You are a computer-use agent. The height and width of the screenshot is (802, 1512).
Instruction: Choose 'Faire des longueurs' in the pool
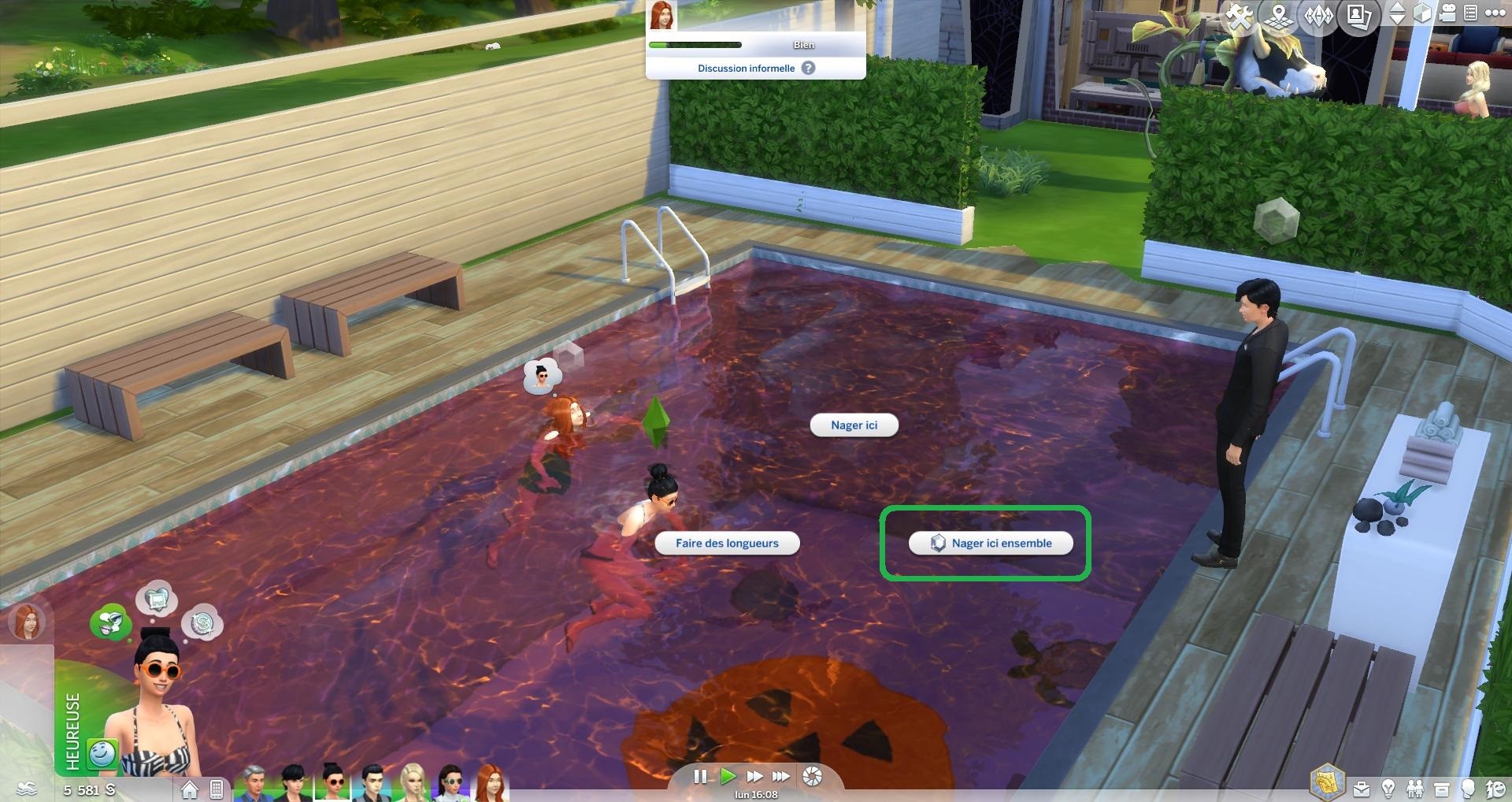pyautogui.click(x=726, y=544)
